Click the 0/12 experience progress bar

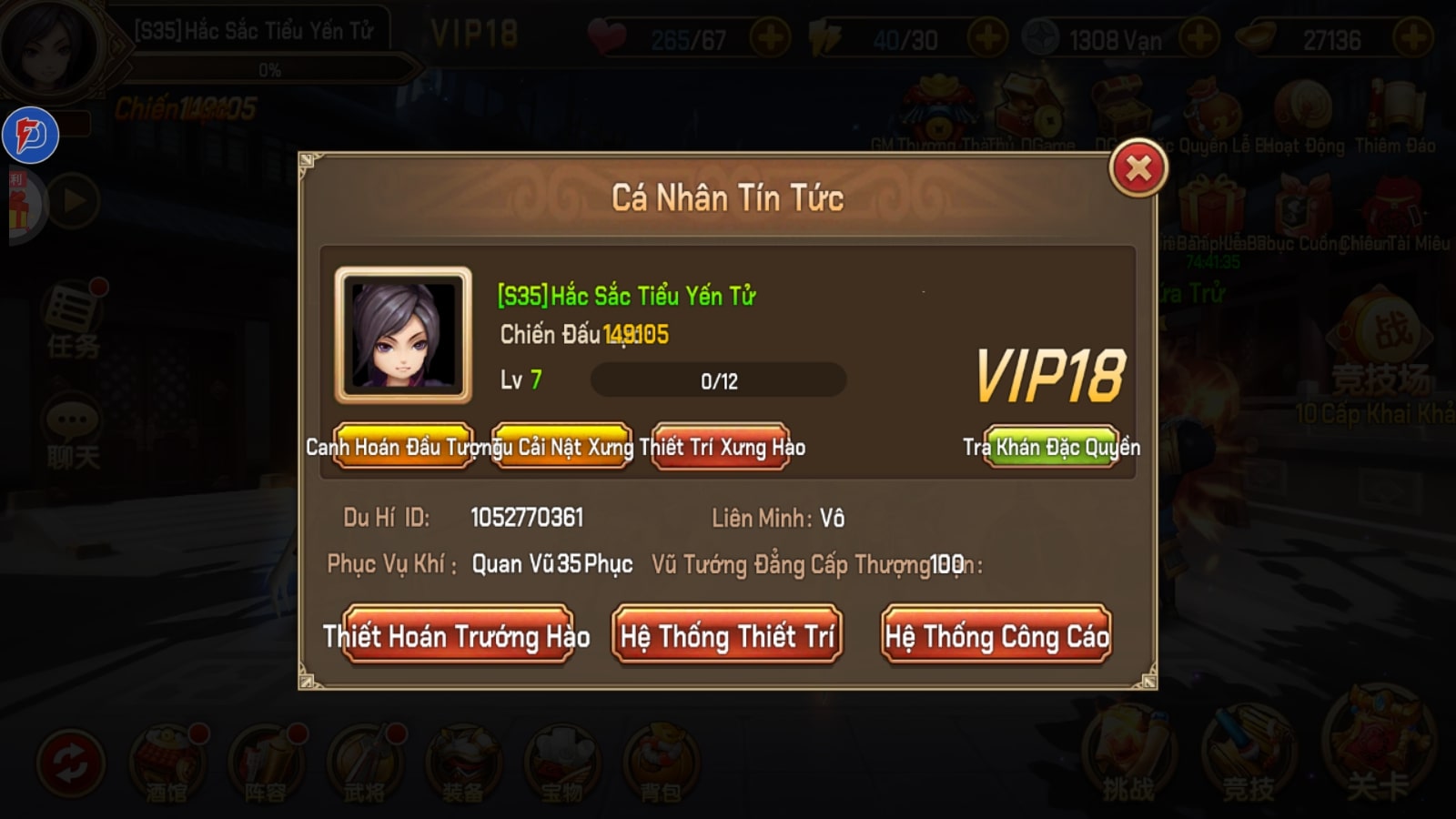pyautogui.click(x=719, y=380)
